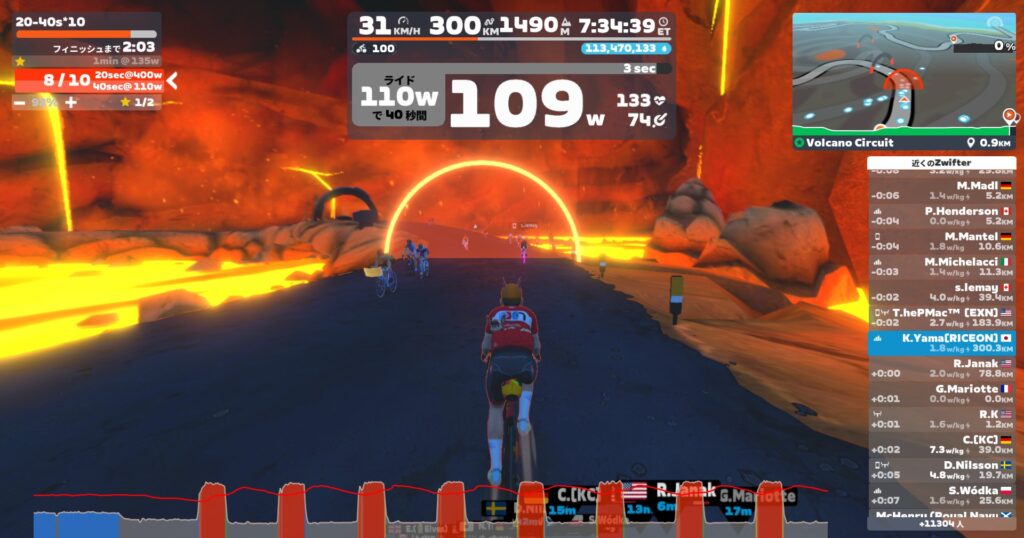1024x538 pixels.
Task: Select M.Michelacci in the nearby list
Action: point(941,266)
